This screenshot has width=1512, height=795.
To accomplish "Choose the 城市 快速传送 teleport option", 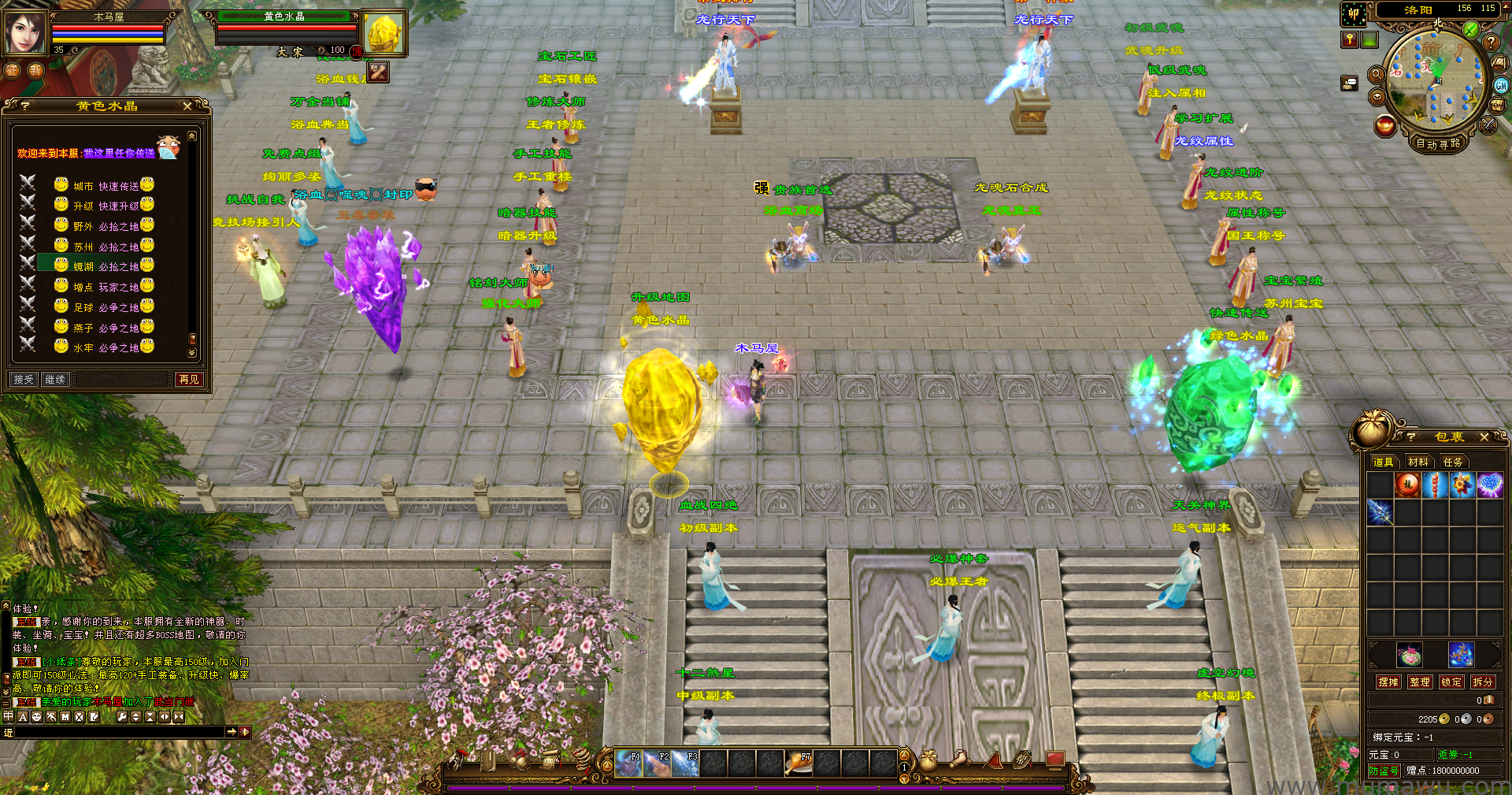I will pyautogui.click(x=106, y=186).
